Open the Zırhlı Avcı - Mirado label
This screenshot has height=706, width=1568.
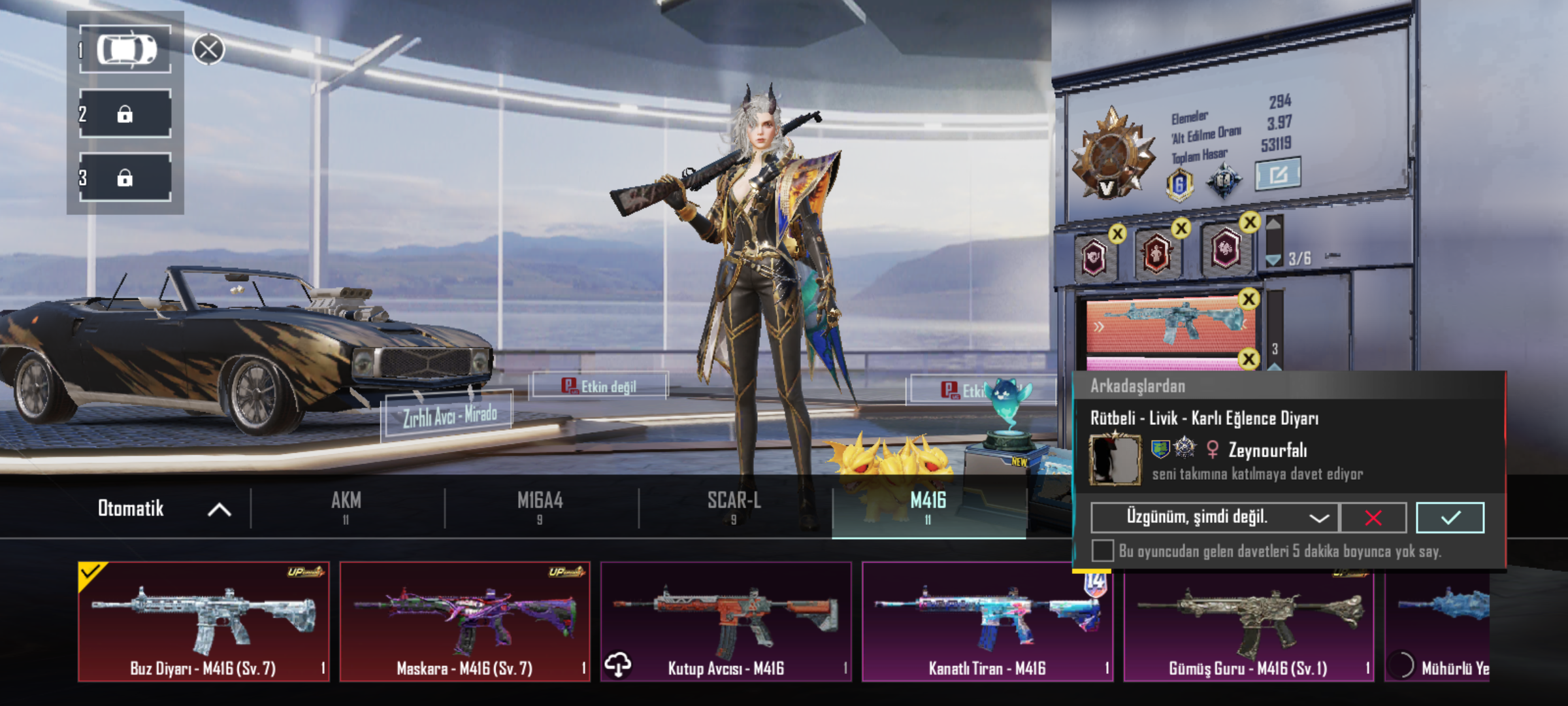(448, 414)
